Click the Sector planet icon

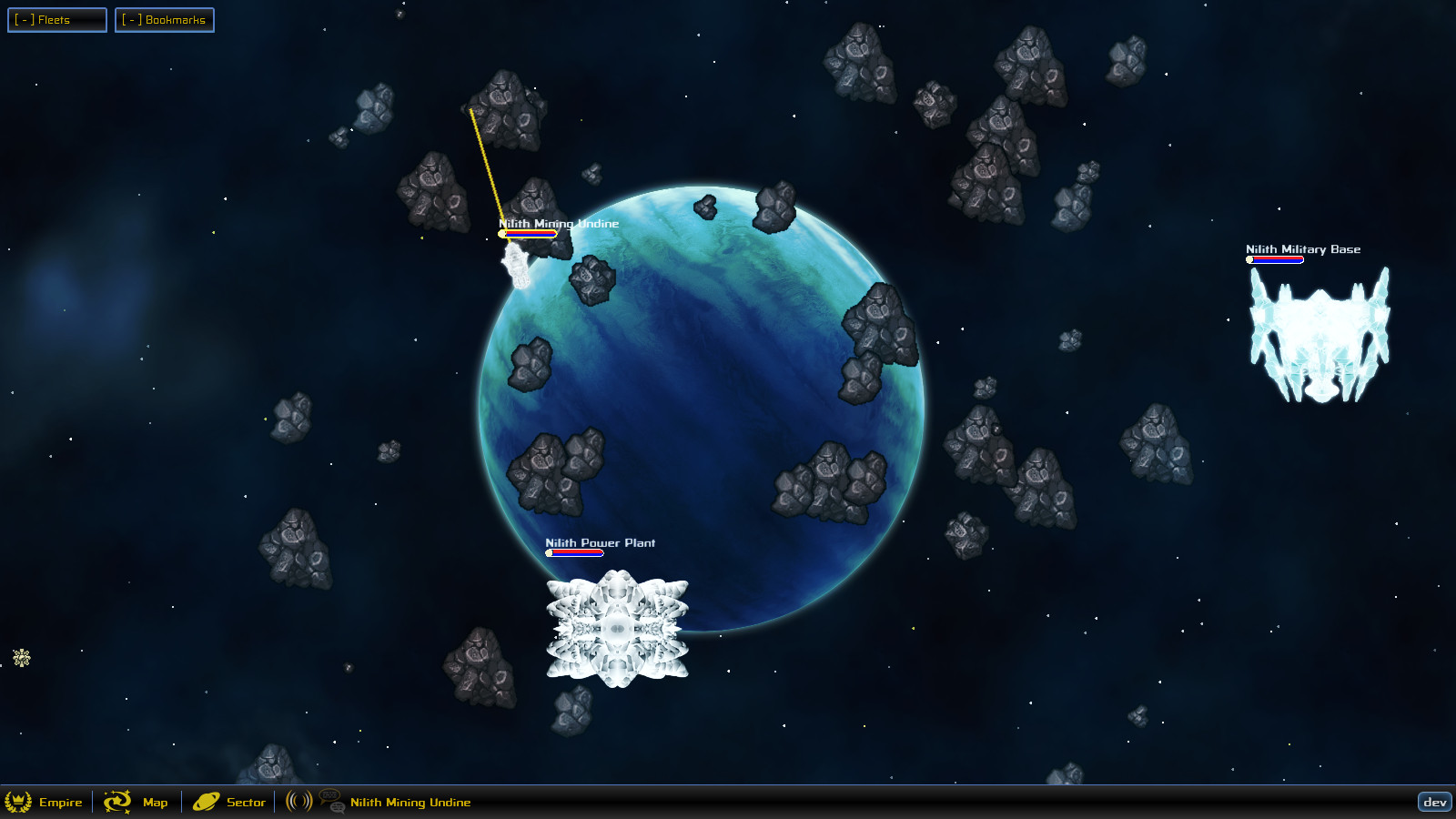pyautogui.click(x=206, y=803)
